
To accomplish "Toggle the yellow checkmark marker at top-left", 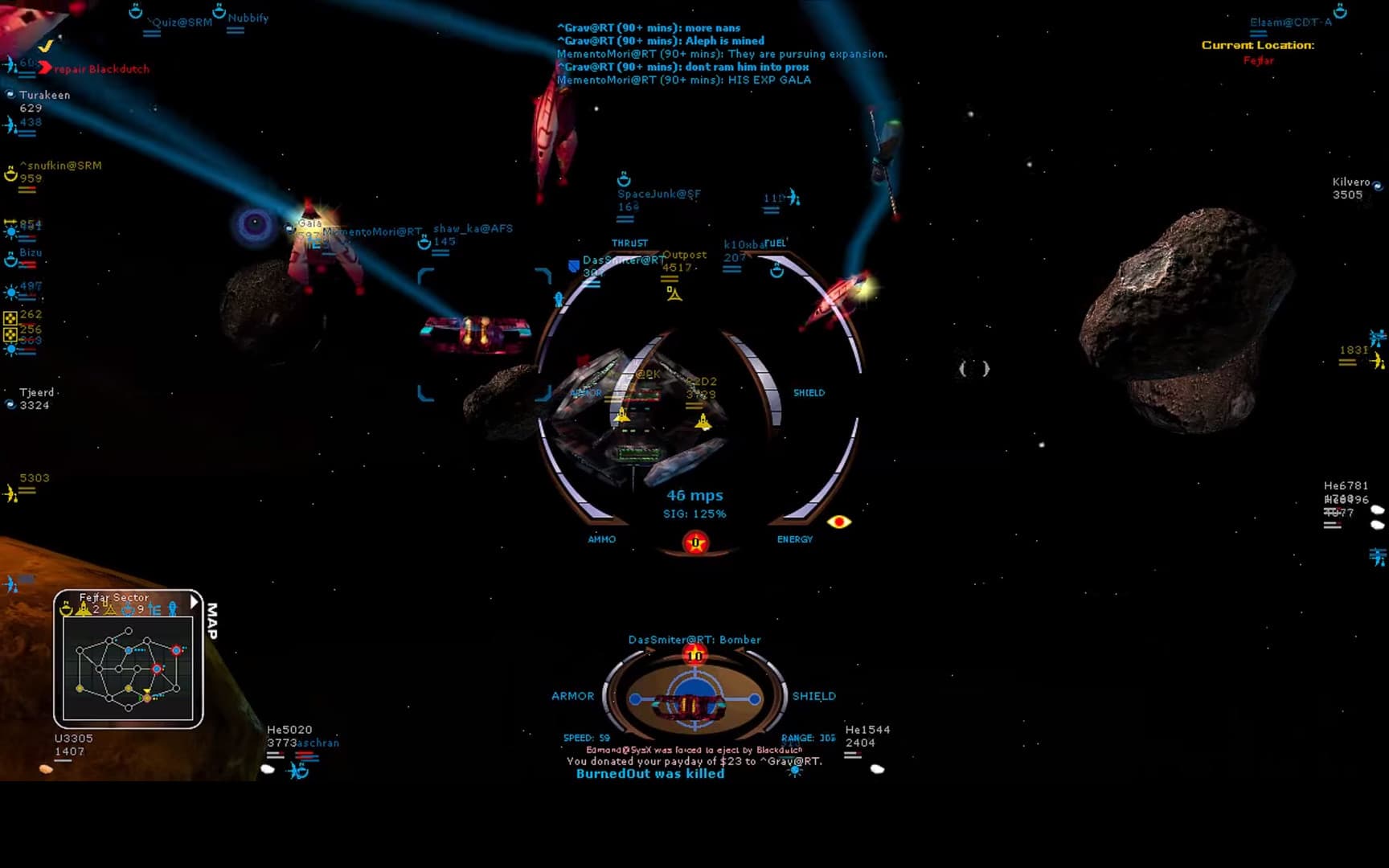I will [47, 47].
